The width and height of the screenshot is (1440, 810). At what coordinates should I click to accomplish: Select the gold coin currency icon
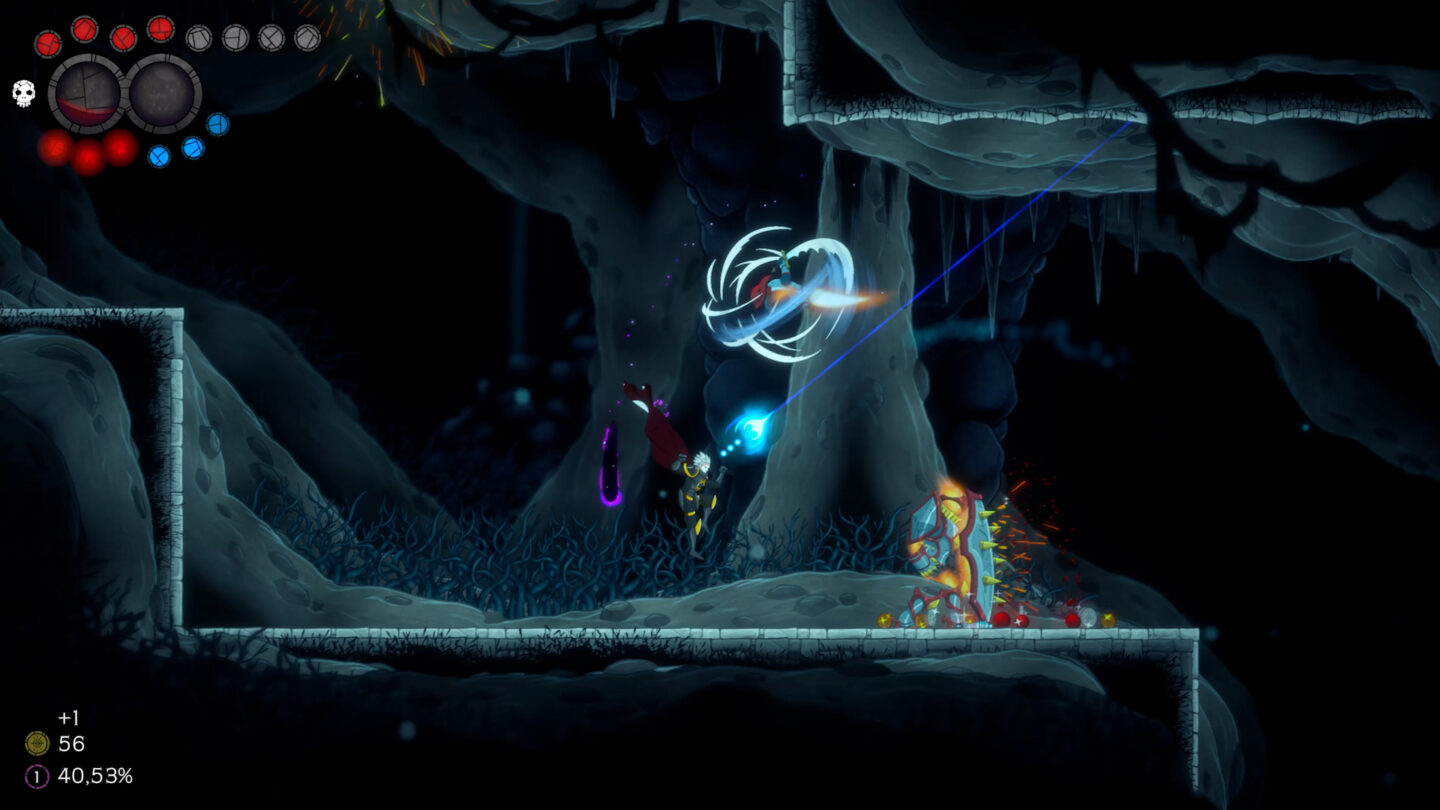coord(38,743)
